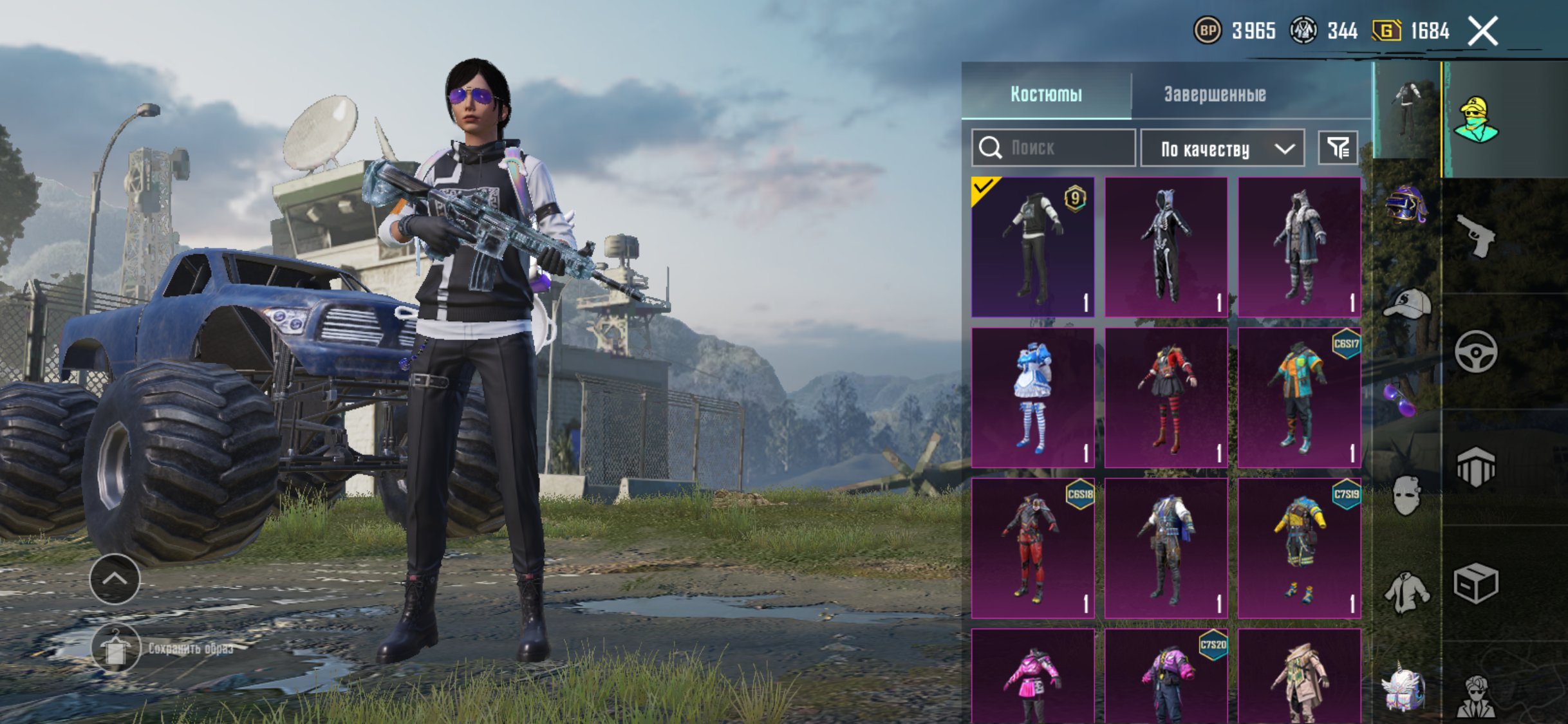Choose the blue maid dress costume
This screenshot has height=724, width=1568.
[1032, 397]
